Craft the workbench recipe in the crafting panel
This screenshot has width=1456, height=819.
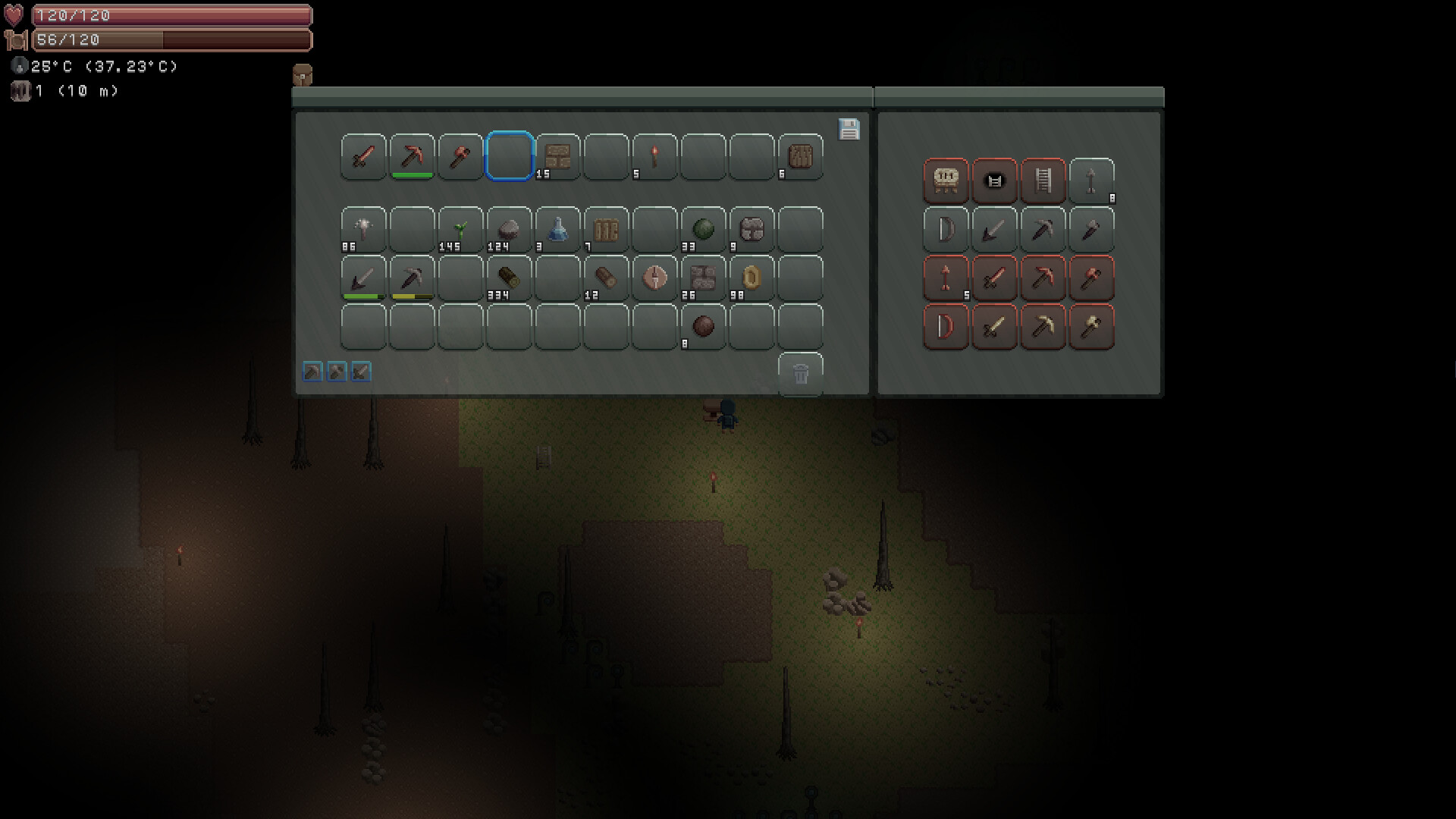click(x=946, y=181)
